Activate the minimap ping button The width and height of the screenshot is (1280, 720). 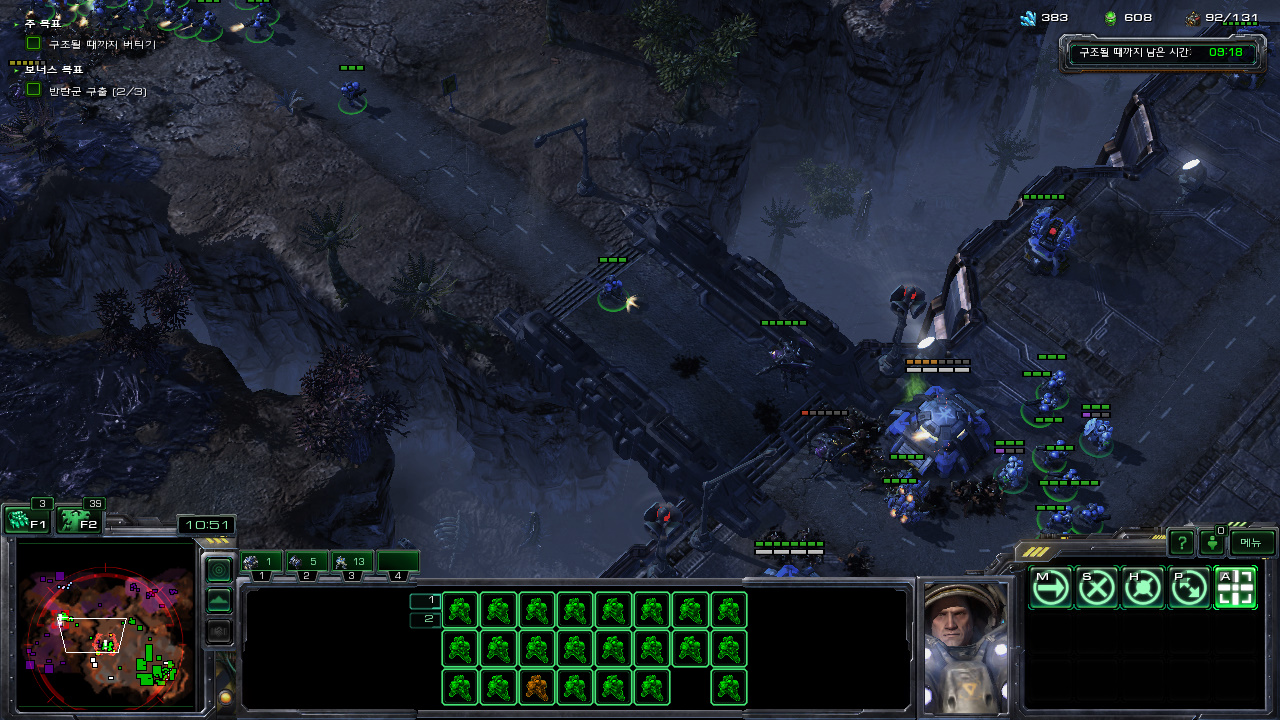pos(219,569)
